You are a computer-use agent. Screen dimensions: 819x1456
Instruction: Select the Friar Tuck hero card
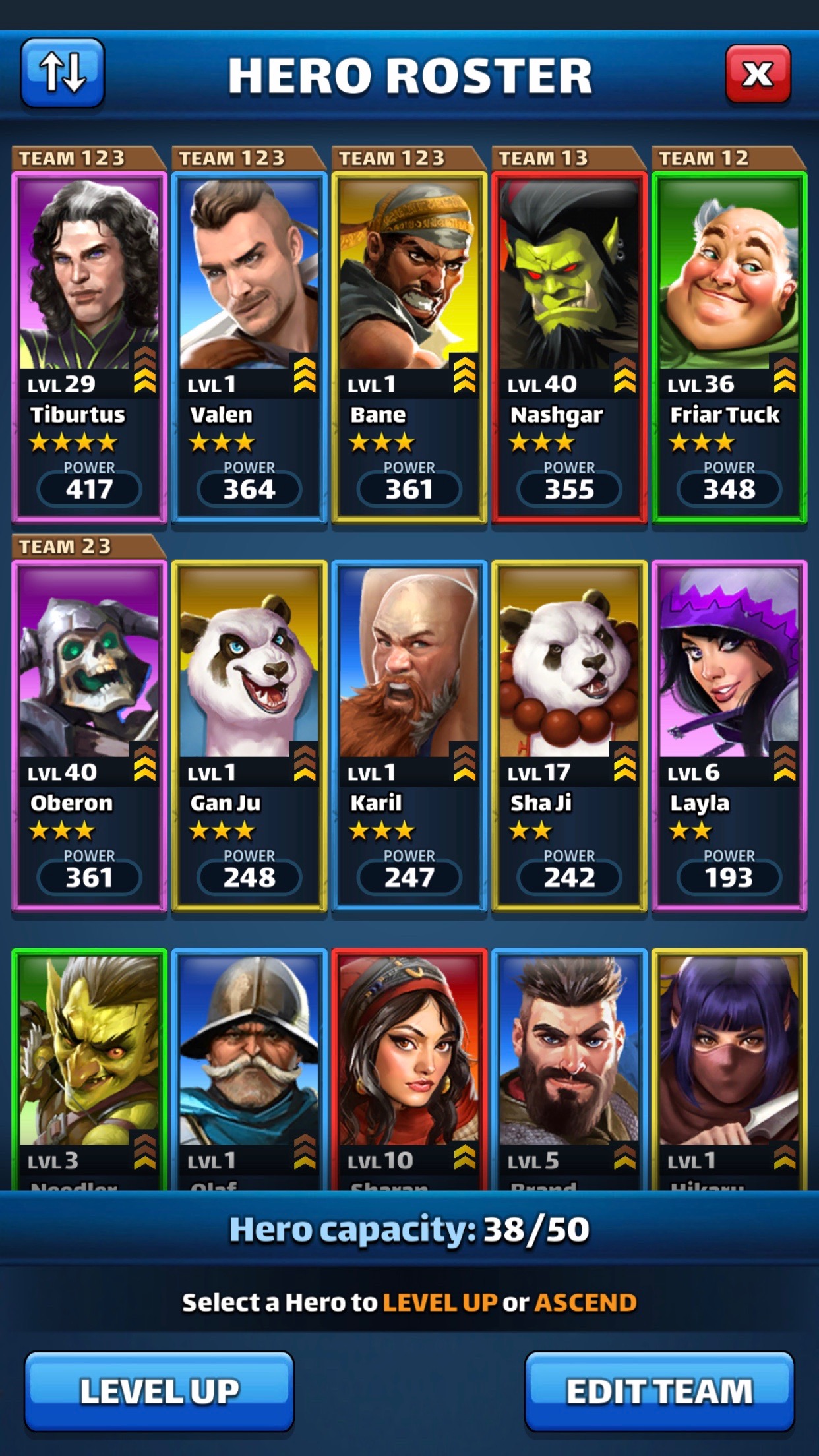[729, 346]
